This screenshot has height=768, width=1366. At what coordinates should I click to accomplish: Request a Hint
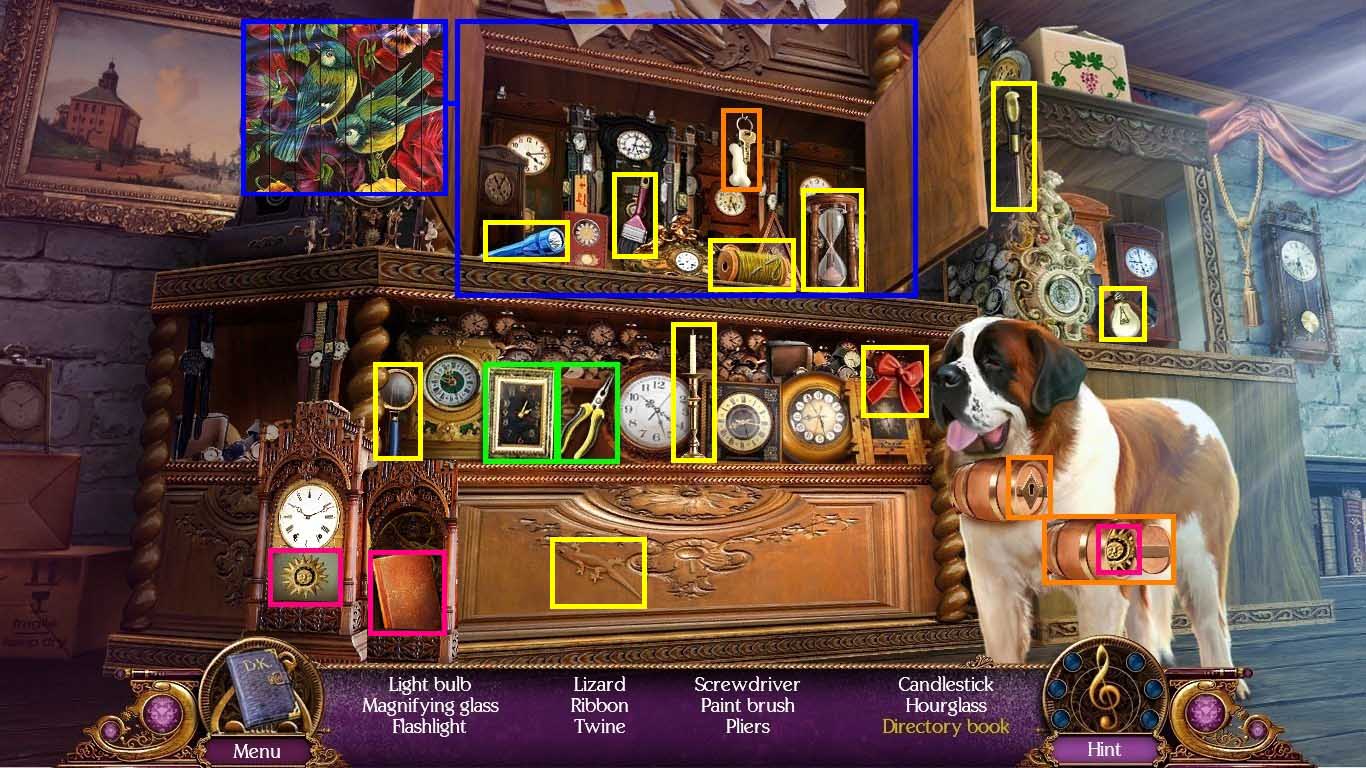tap(1105, 750)
